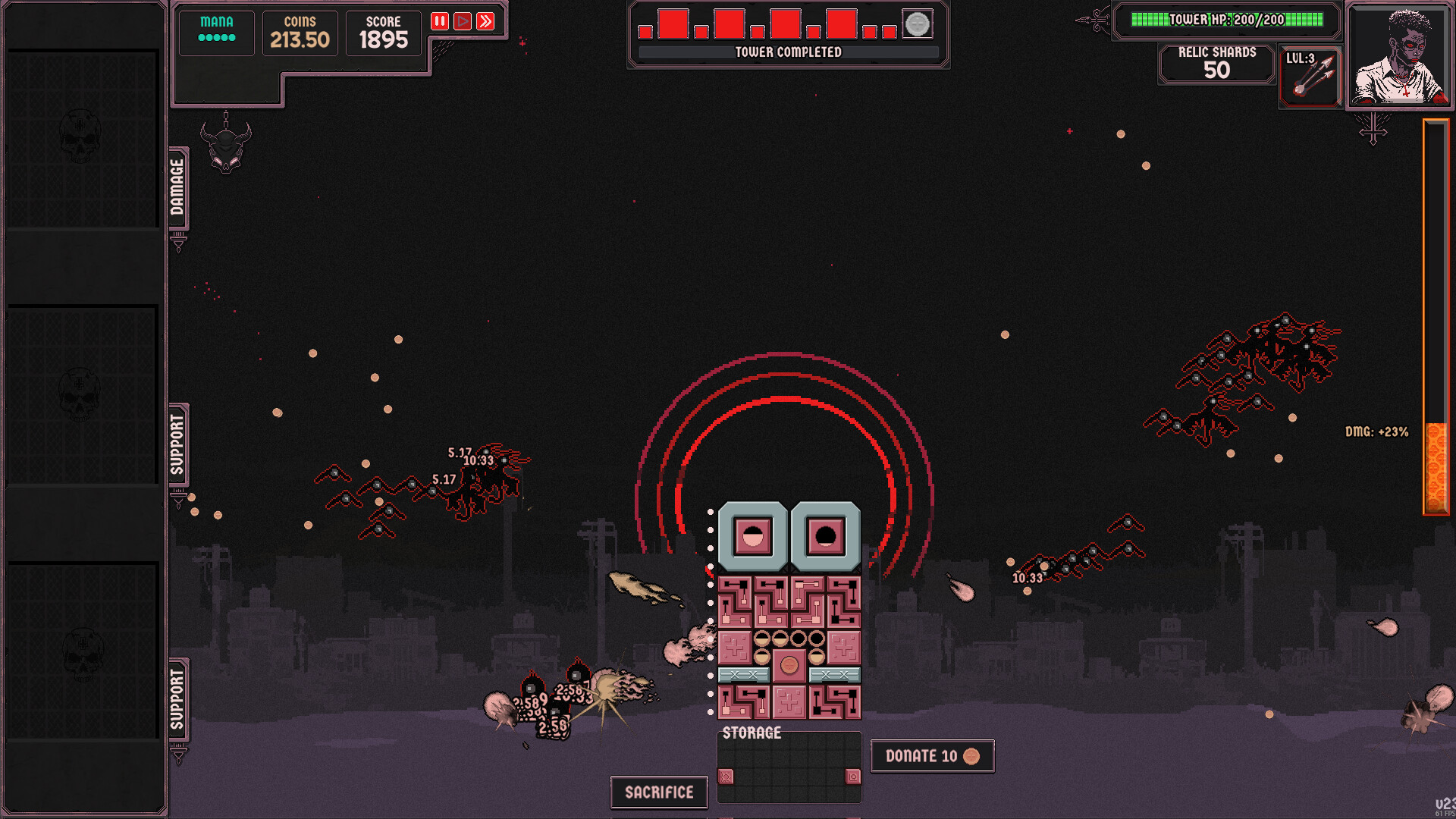Set normal speed with the play button
This screenshot has width=1456, height=819.
tap(463, 21)
